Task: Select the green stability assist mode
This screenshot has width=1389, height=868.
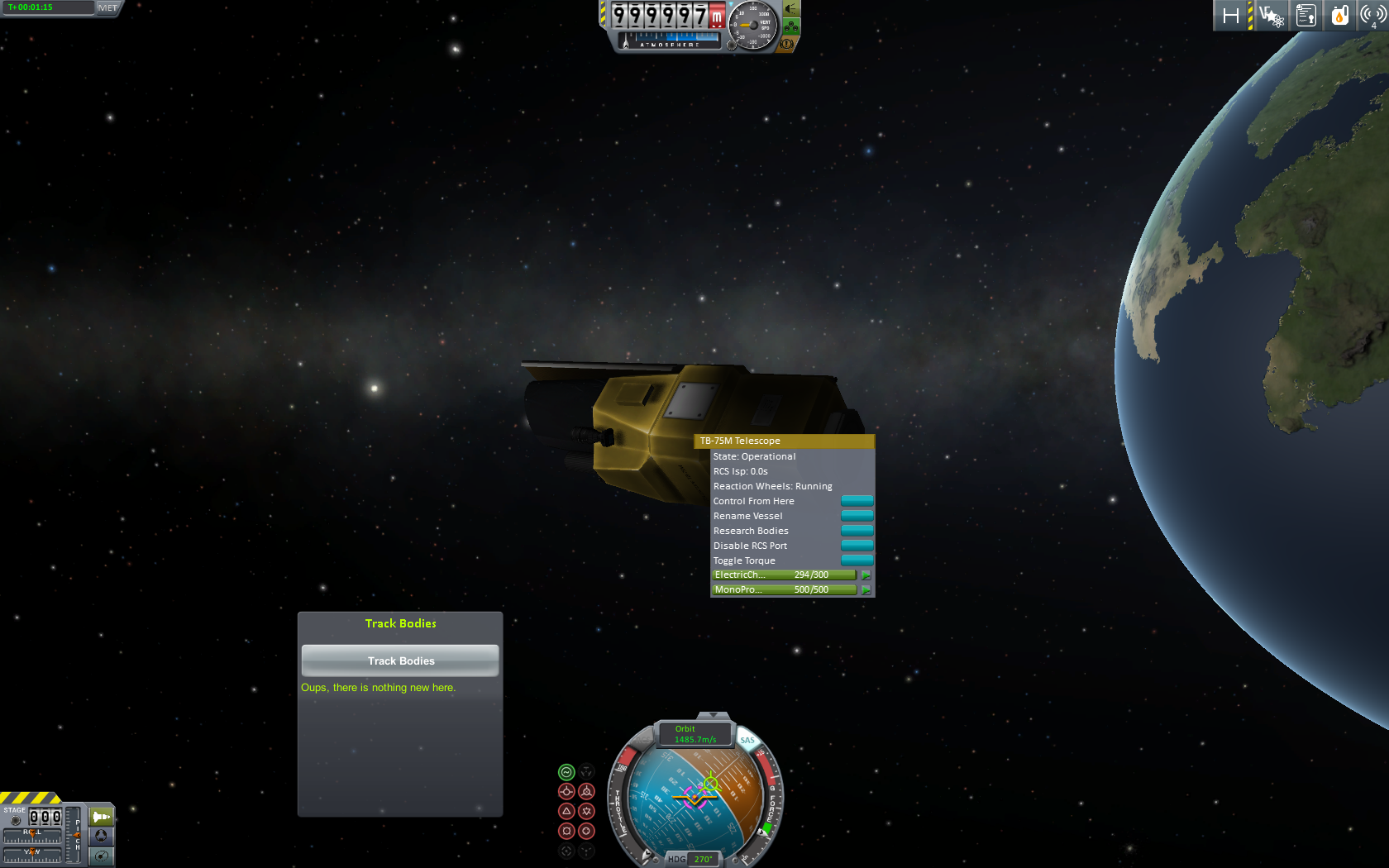Action: [566, 772]
